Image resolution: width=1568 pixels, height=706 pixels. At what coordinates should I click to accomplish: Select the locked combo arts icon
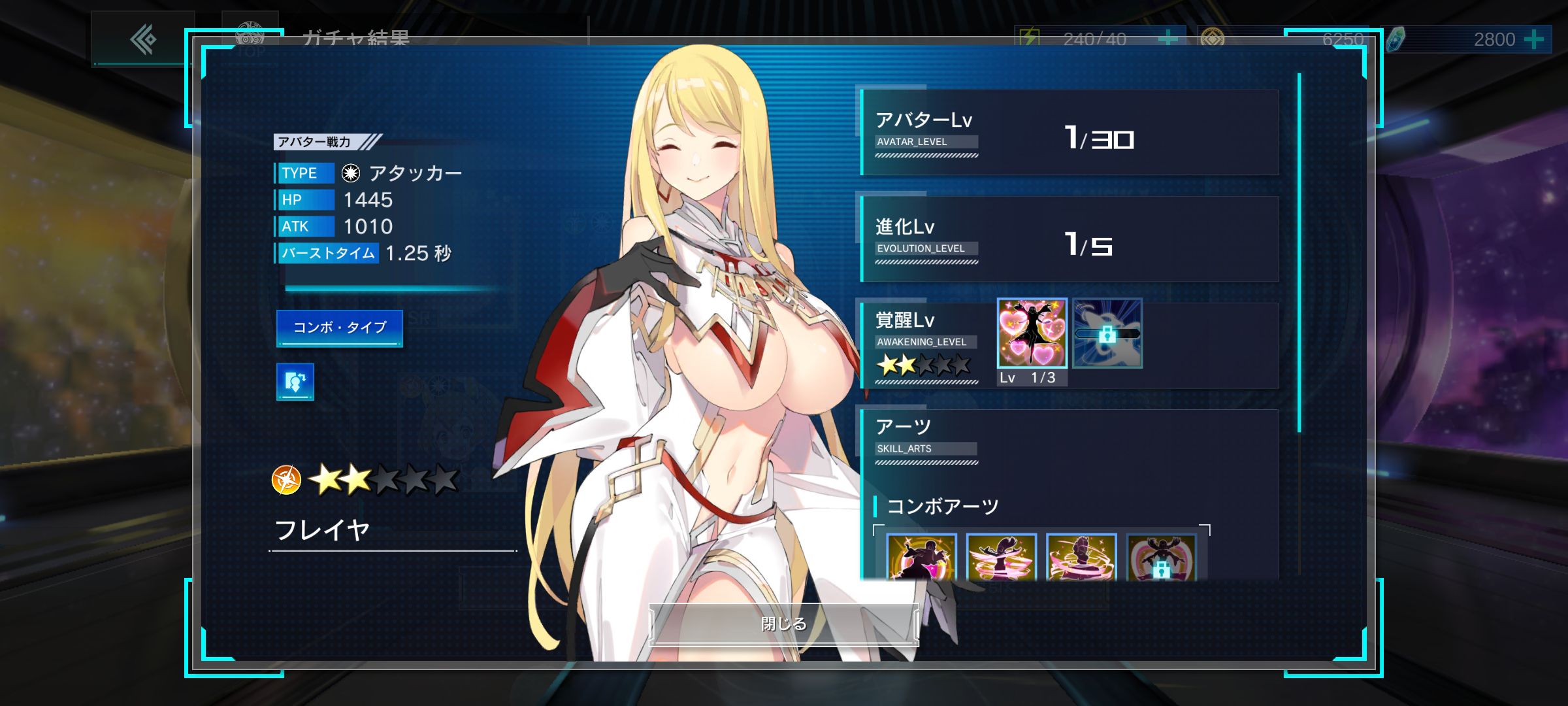(x=1161, y=558)
